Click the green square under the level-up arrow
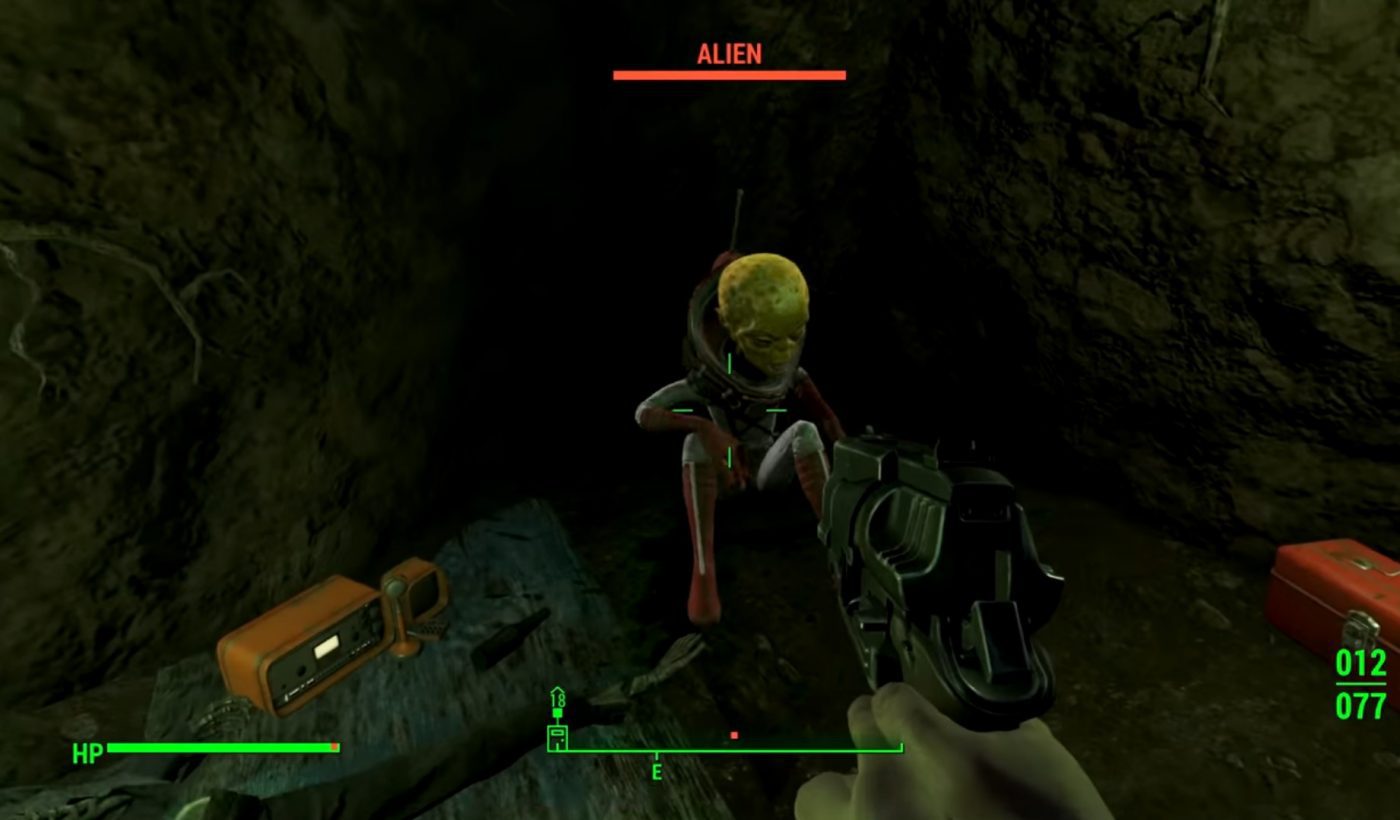This screenshot has width=1400, height=820. pos(558,712)
